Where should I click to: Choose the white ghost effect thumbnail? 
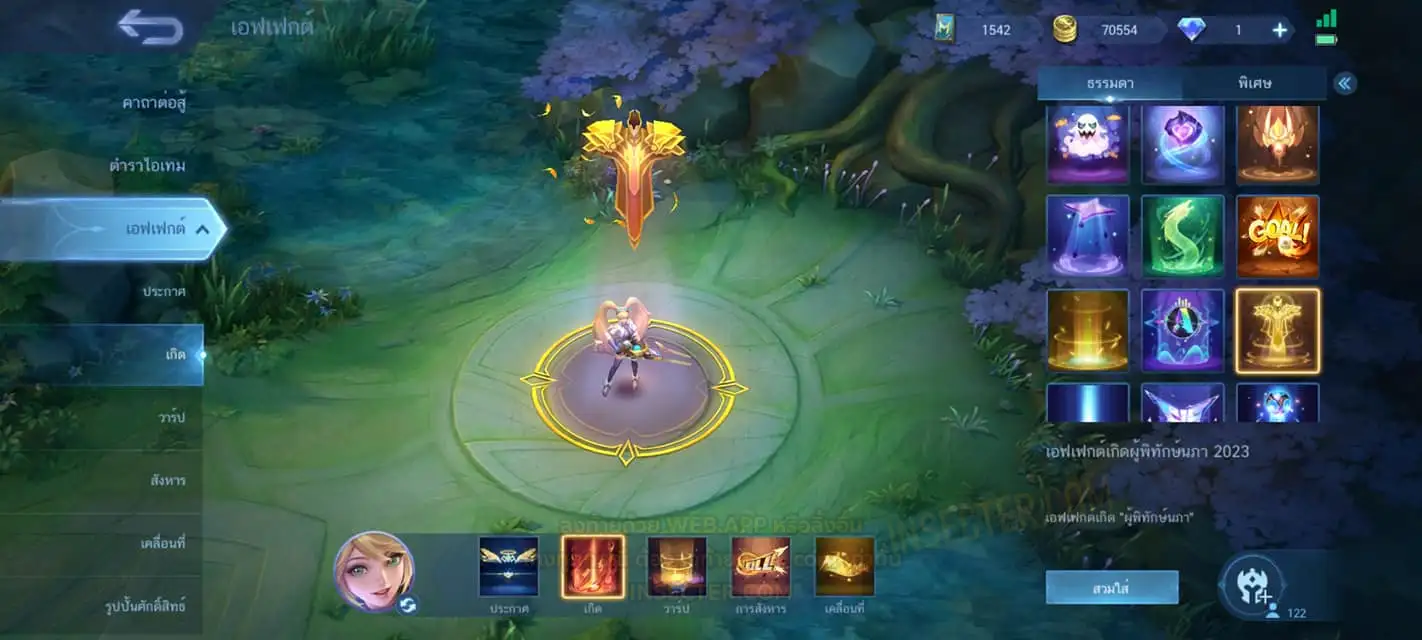tap(1088, 144)
